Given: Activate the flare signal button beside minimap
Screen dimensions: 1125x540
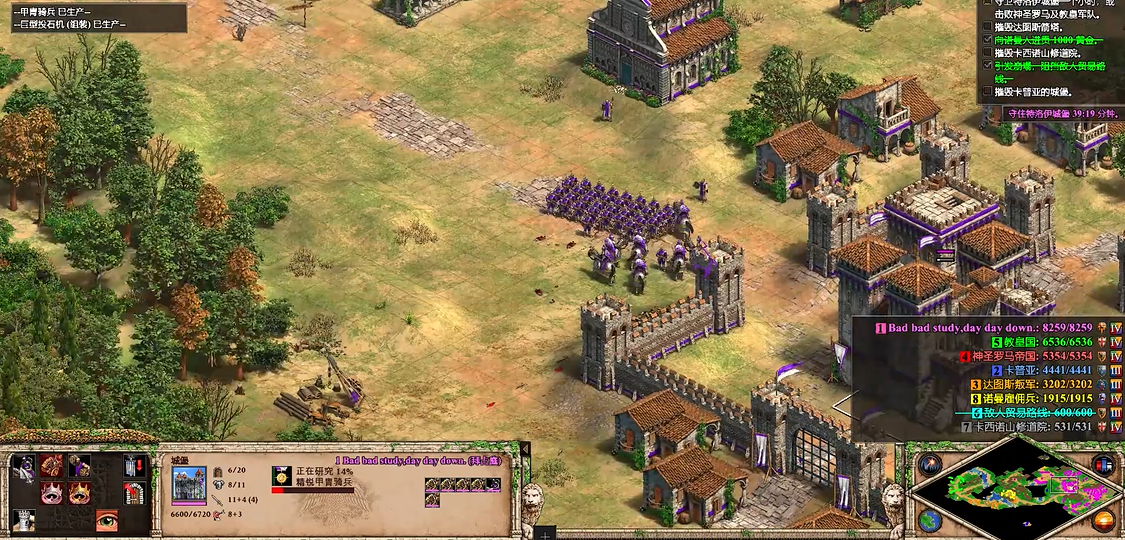Looking at the screenshot, I should pos(931,465).
